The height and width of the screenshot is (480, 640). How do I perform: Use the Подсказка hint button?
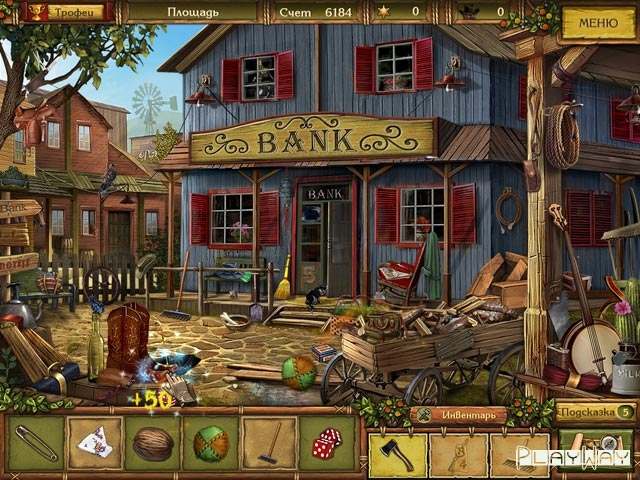pos(596,412)
